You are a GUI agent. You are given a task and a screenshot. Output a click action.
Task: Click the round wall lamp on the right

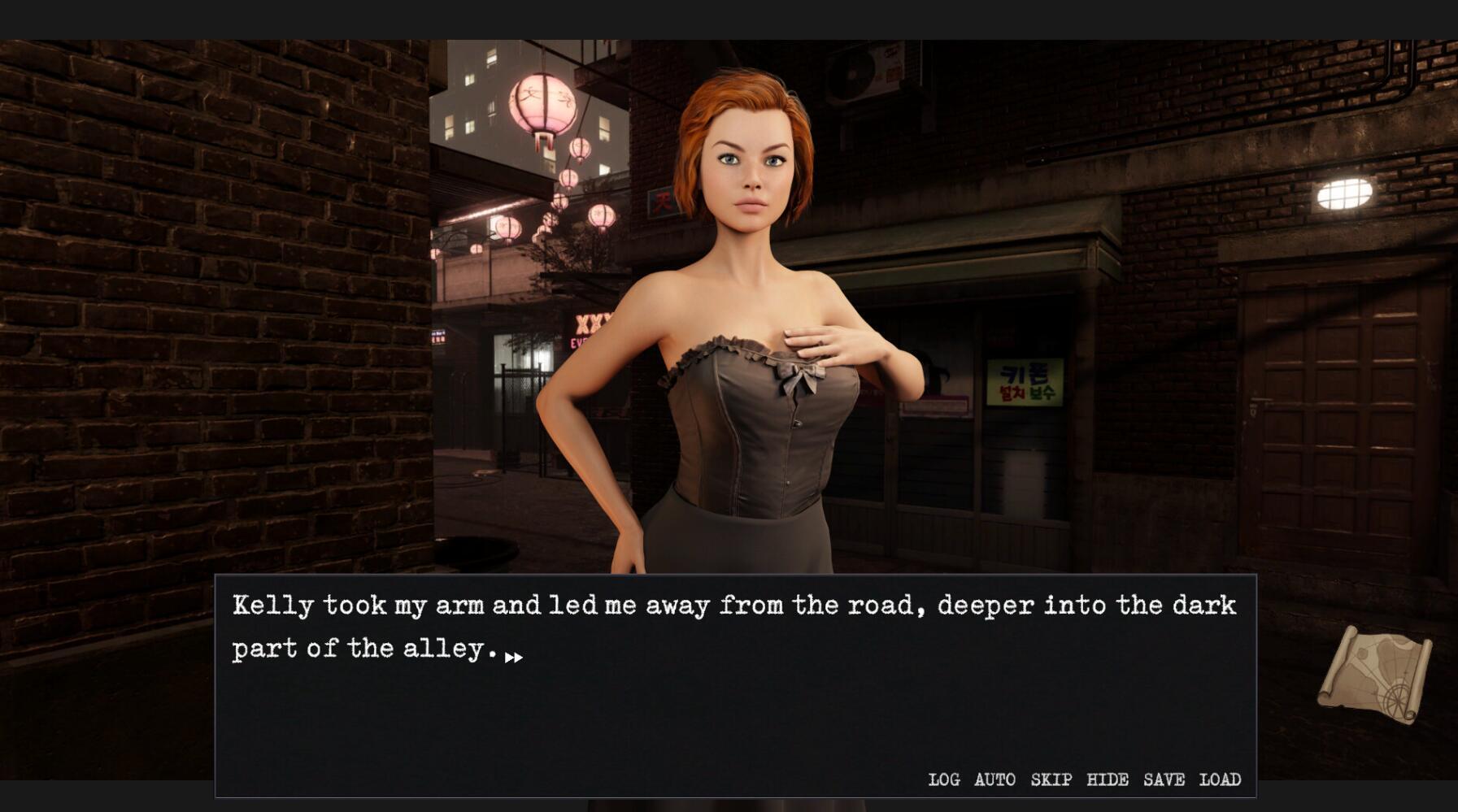pos(1346,193)
